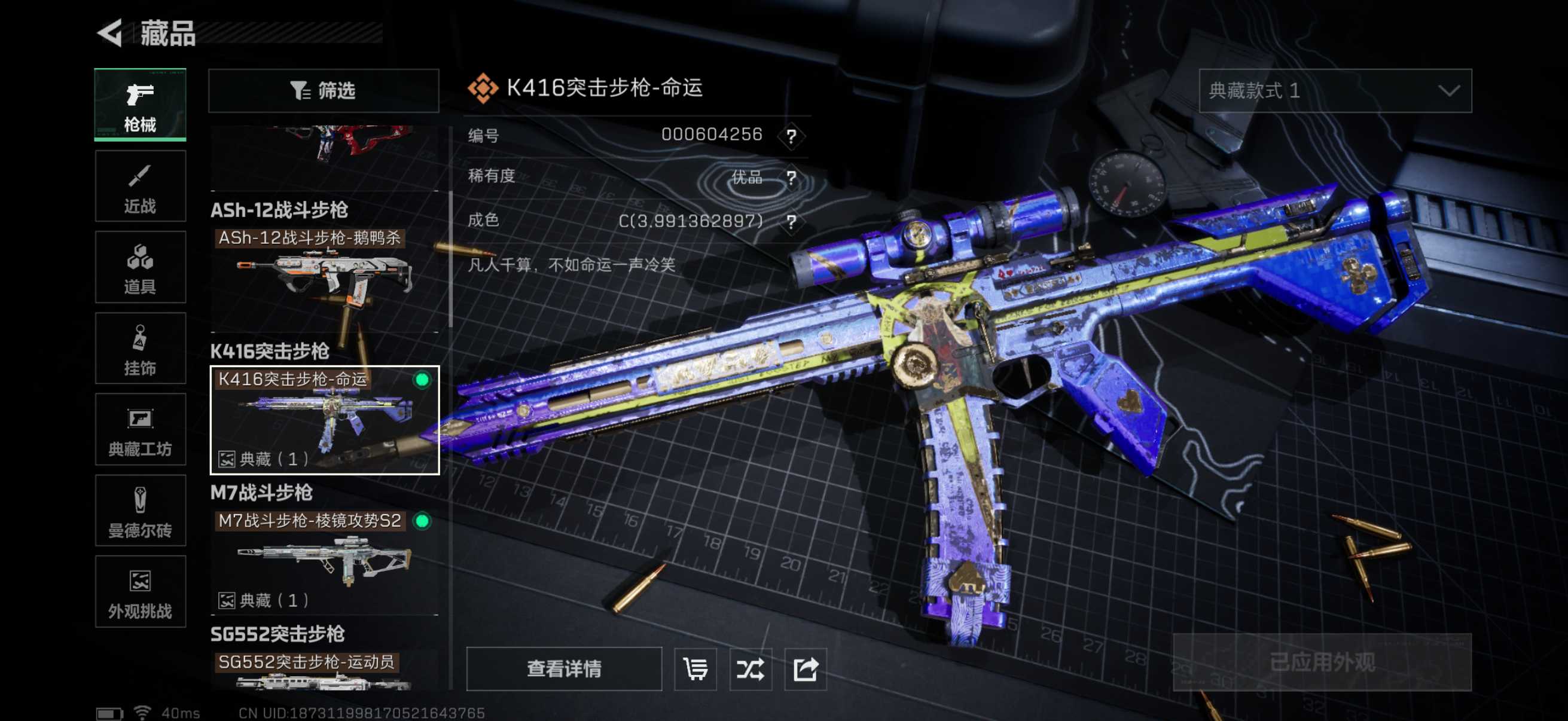The image size is (1568, 721).
Task: Open the 近战 melee category
Action: 140,187
